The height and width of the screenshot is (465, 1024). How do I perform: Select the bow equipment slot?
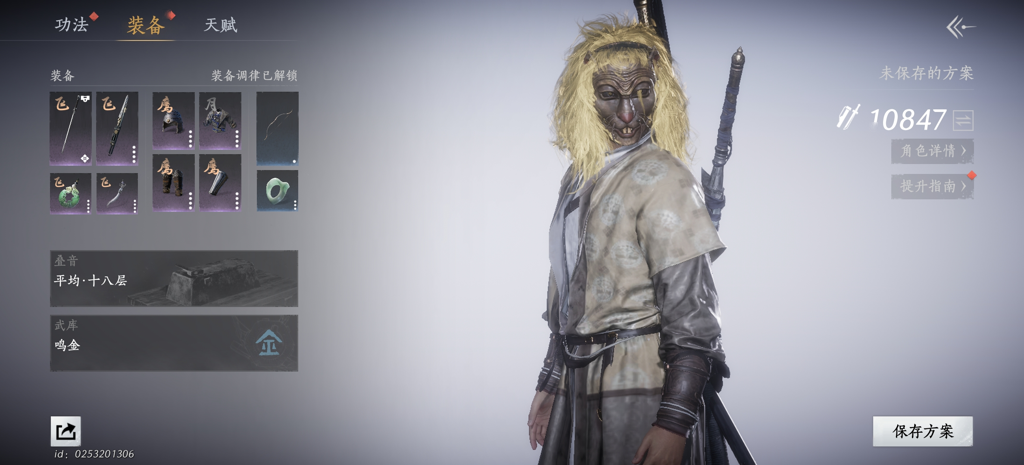pyautogui.click(x=277, y=128)
